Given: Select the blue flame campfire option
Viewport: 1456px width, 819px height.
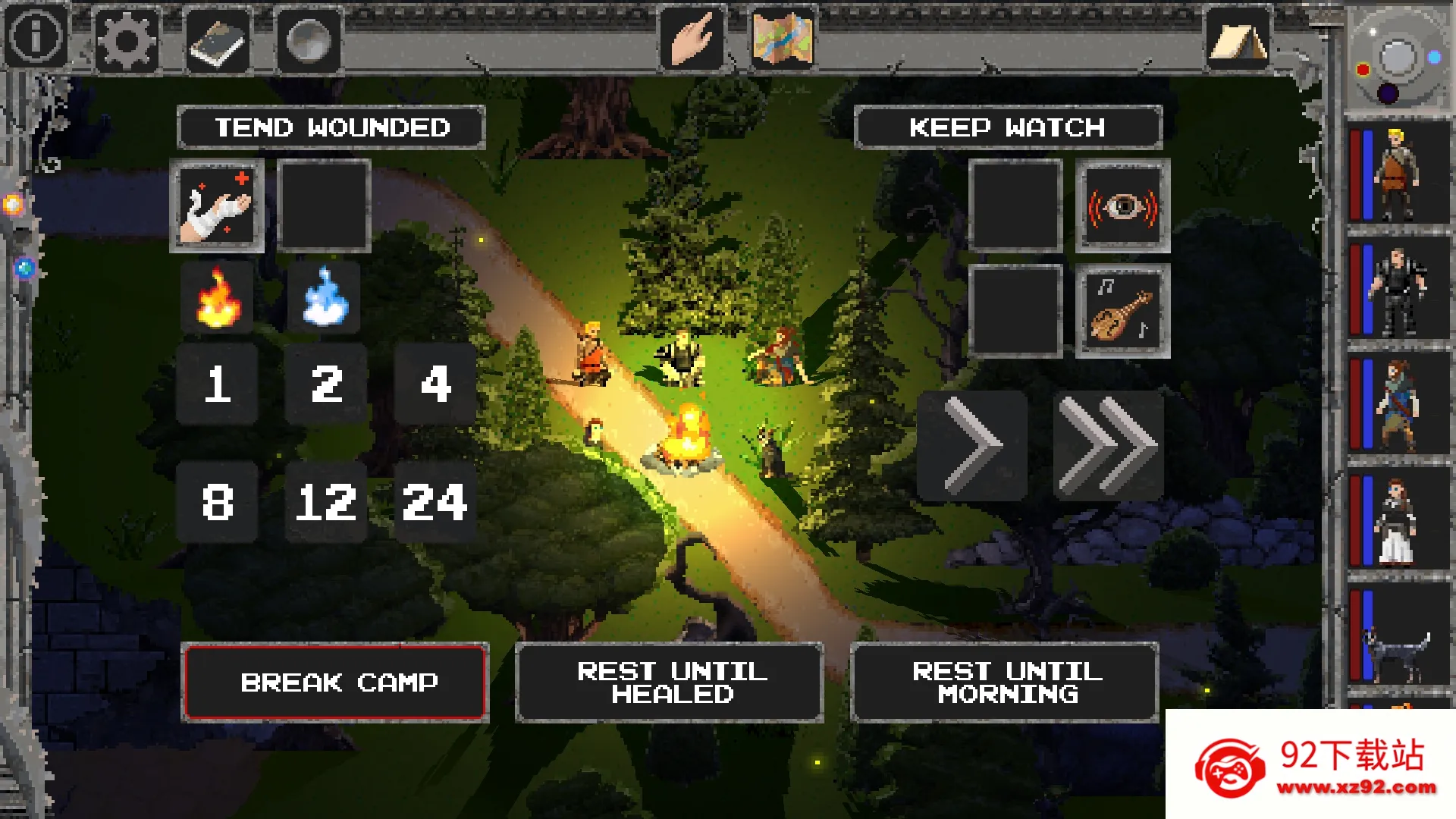Looking at the screenshot, I should point(325,298).
